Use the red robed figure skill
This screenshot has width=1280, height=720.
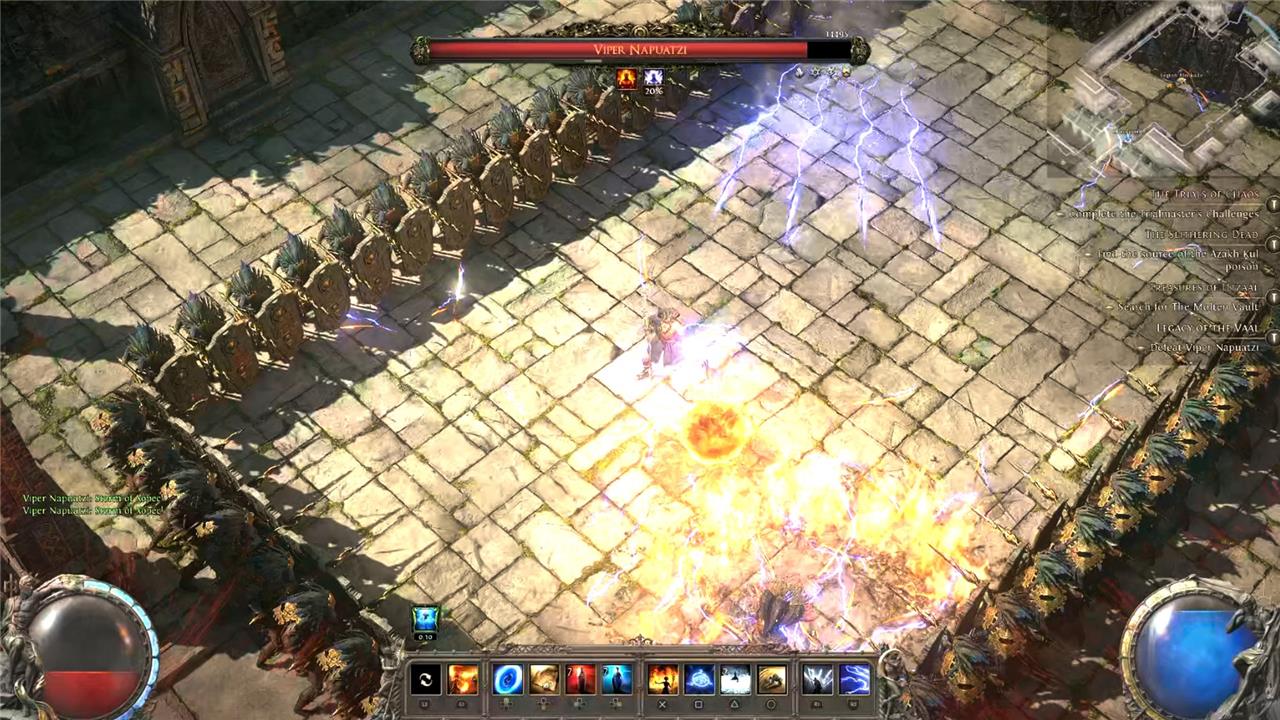click(581, 680)
